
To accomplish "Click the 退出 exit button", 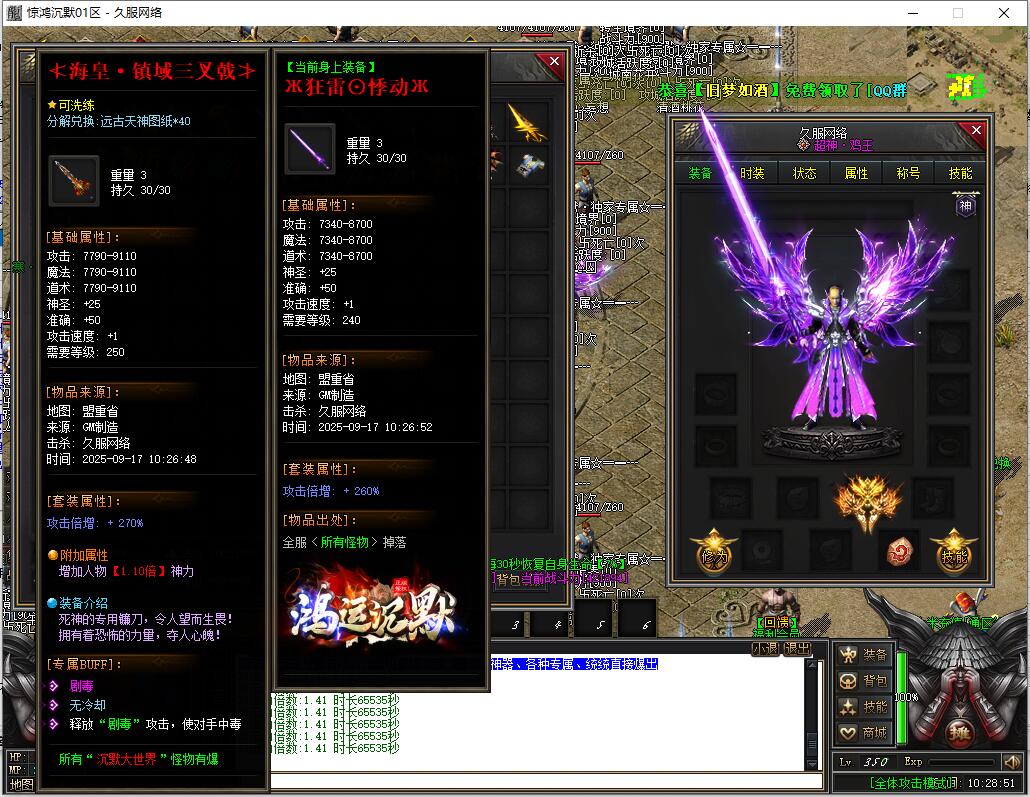I will [796, 648].
